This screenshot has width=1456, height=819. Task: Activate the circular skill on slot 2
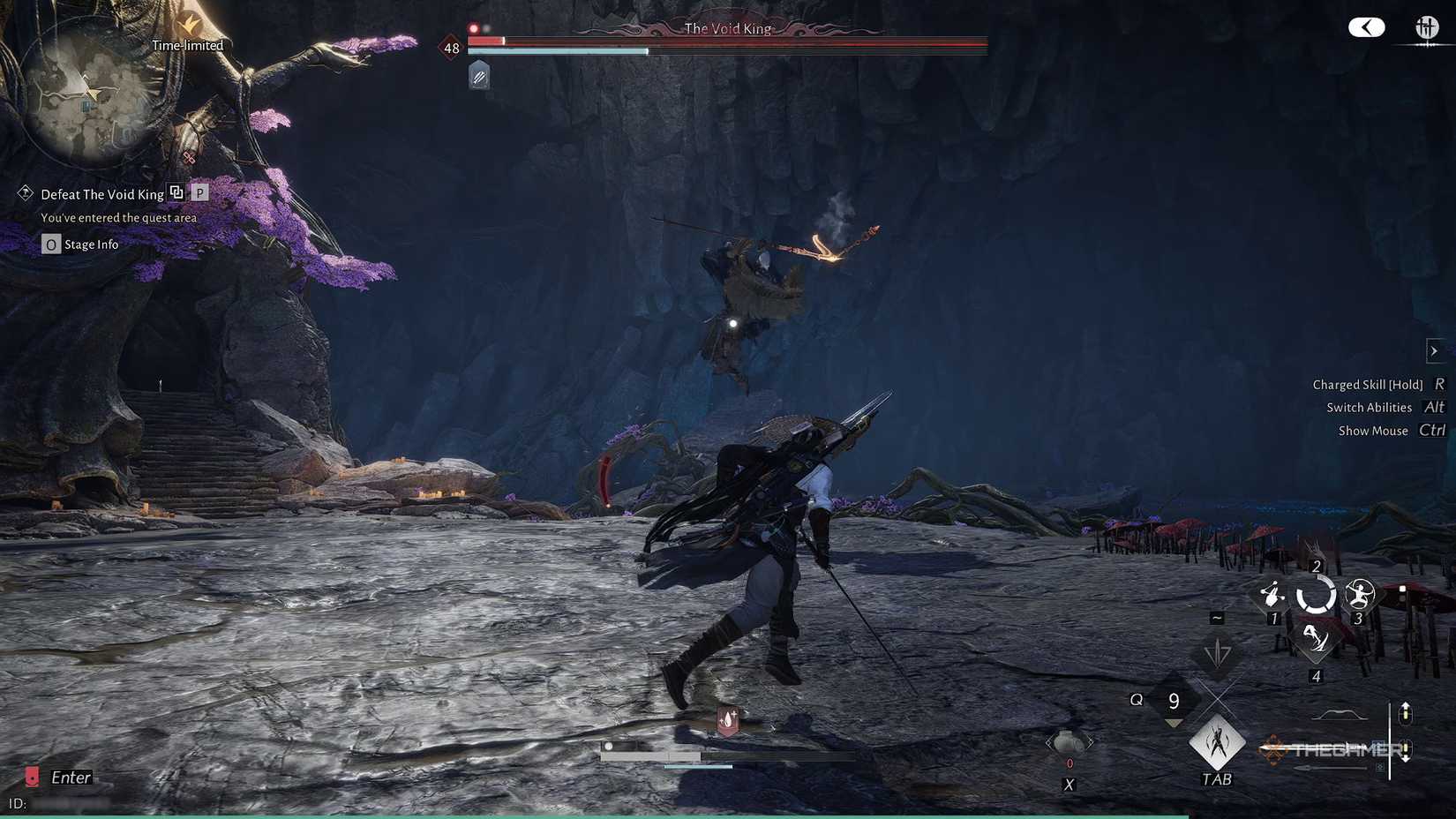[1316, 597]
